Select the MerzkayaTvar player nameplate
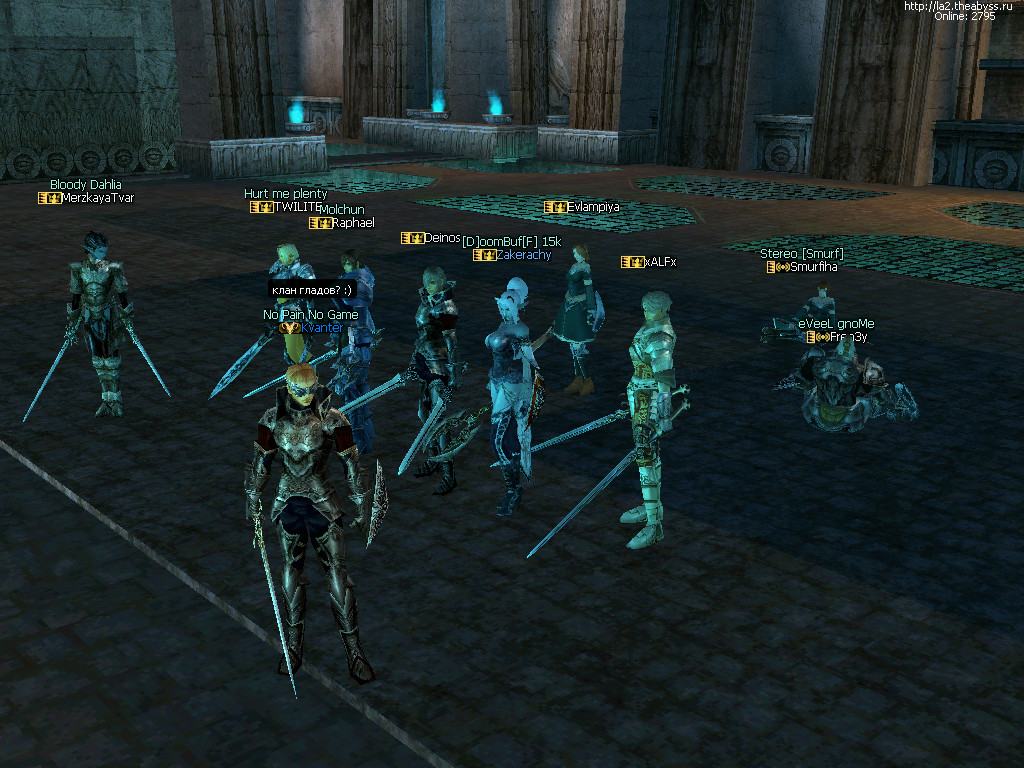The height and width of the screenshot is (768, 1024). pyautogui.click(x=97, y=198)
